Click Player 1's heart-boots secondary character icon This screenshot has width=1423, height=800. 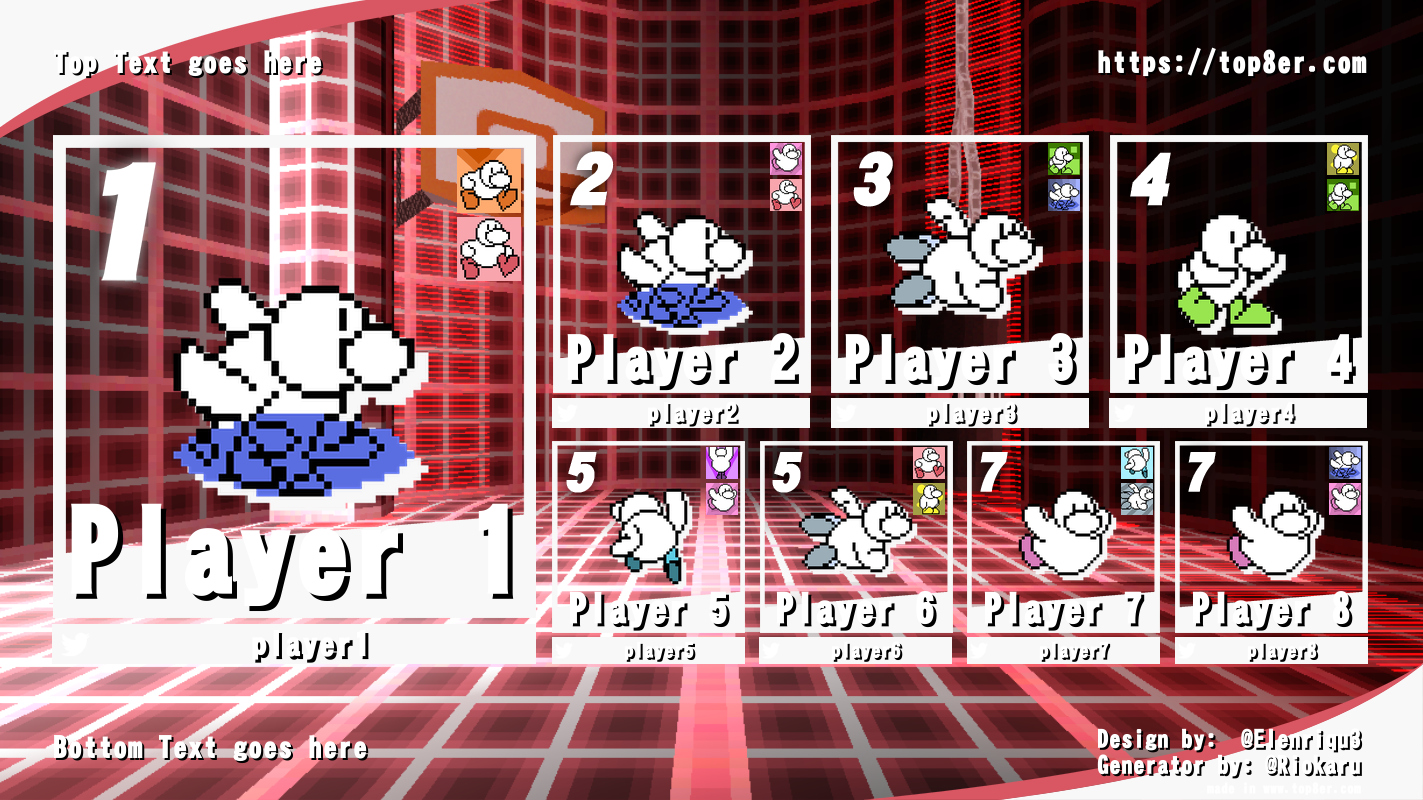489,249
